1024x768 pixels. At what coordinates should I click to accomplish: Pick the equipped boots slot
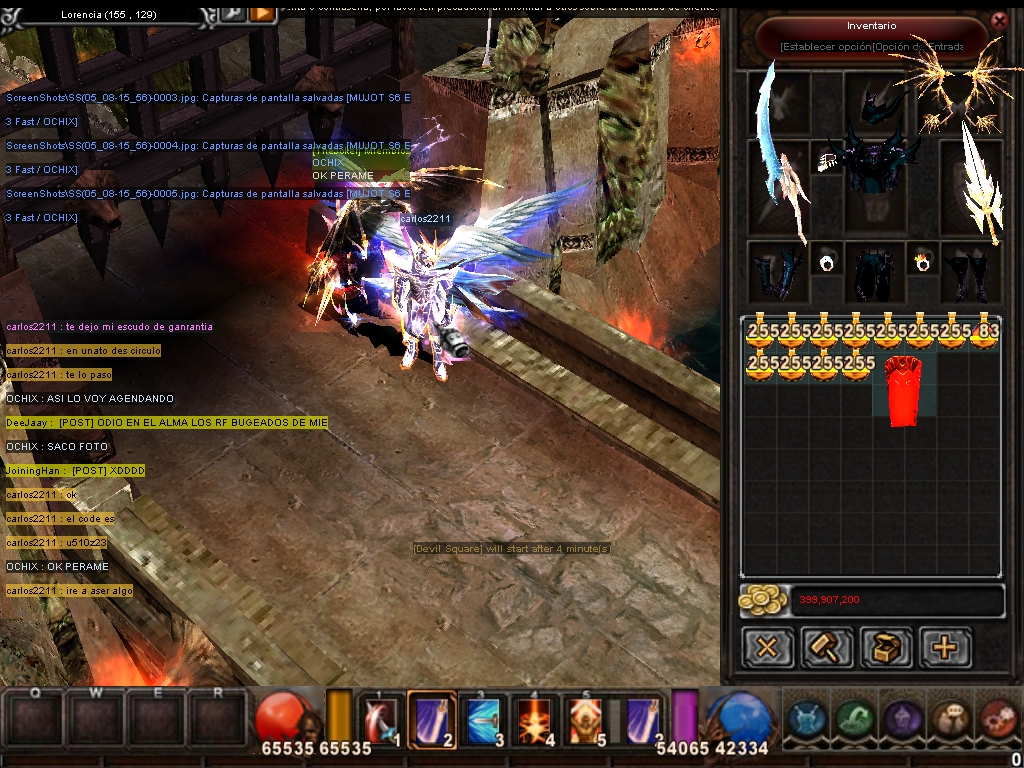[968, 272]
